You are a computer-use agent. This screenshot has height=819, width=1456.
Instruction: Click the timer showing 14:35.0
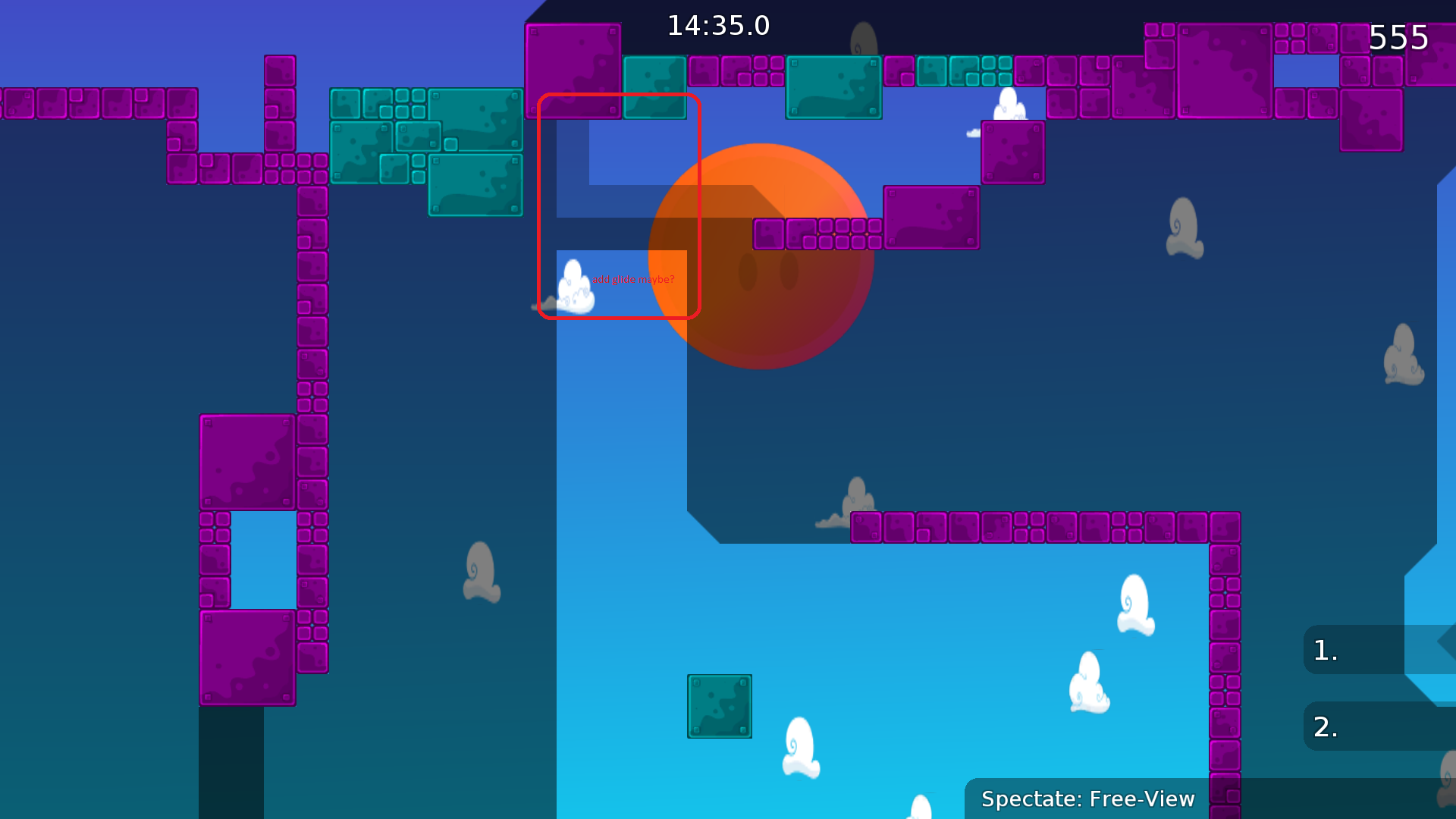pyautogui.click(x=718, y=25)
